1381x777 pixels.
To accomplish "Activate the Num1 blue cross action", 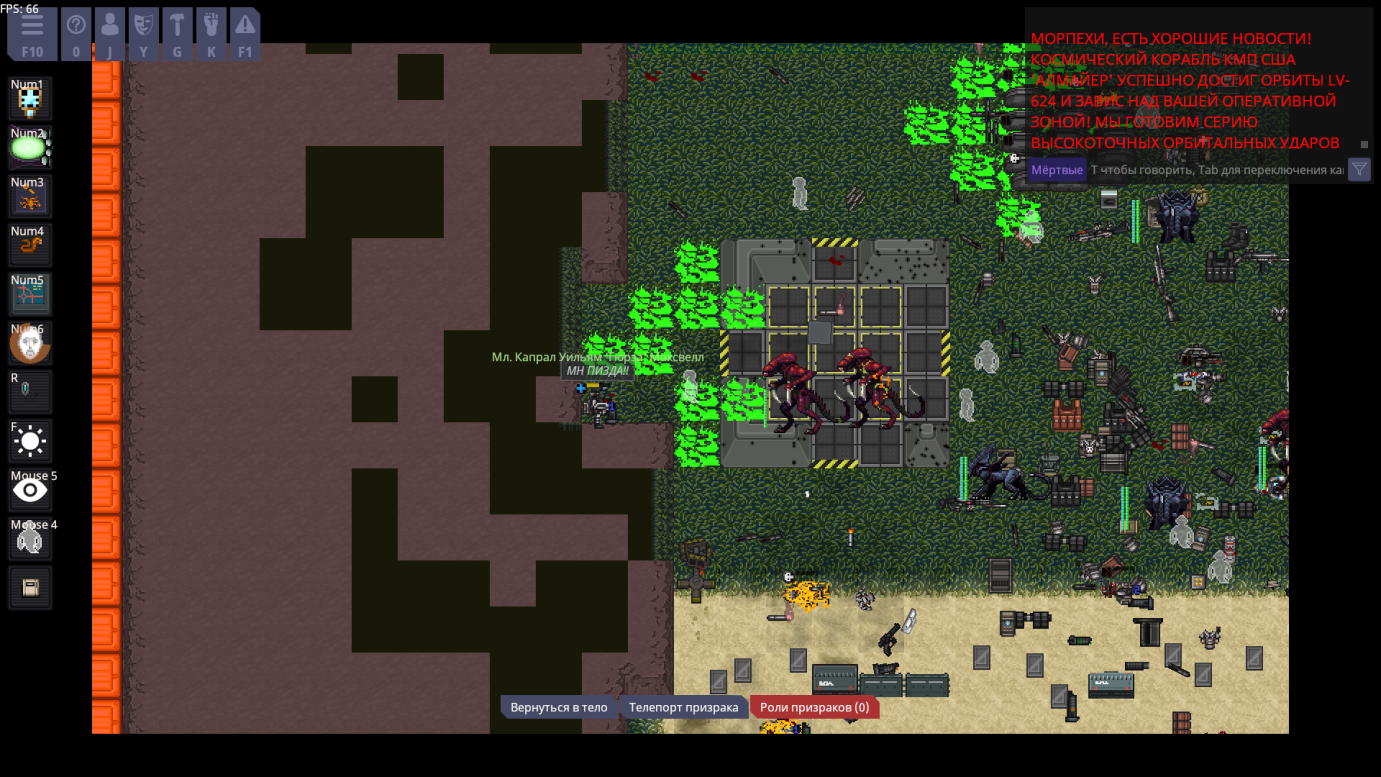I will pos(30,100).
